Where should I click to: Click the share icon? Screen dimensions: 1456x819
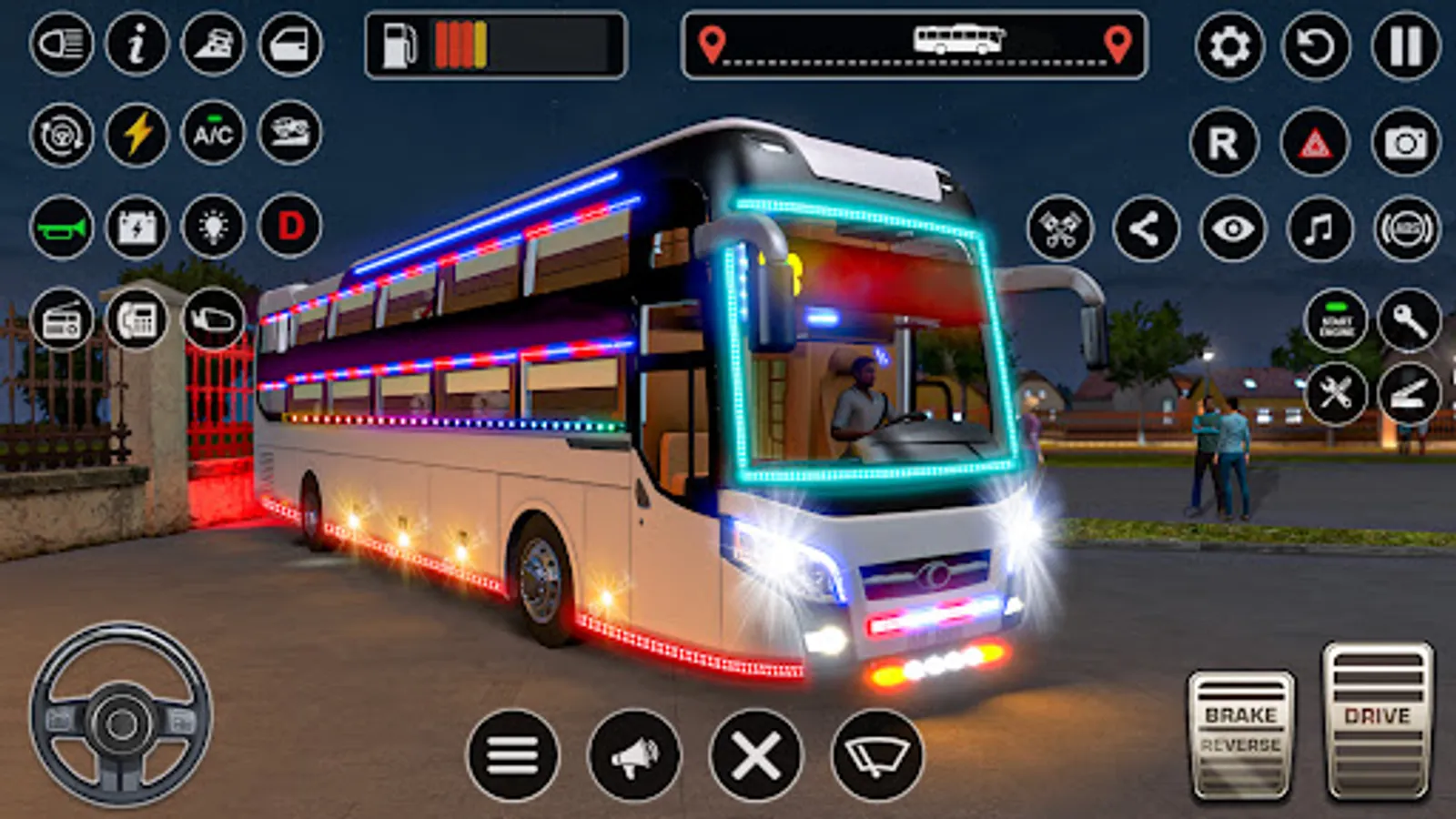pos(1146,228)
